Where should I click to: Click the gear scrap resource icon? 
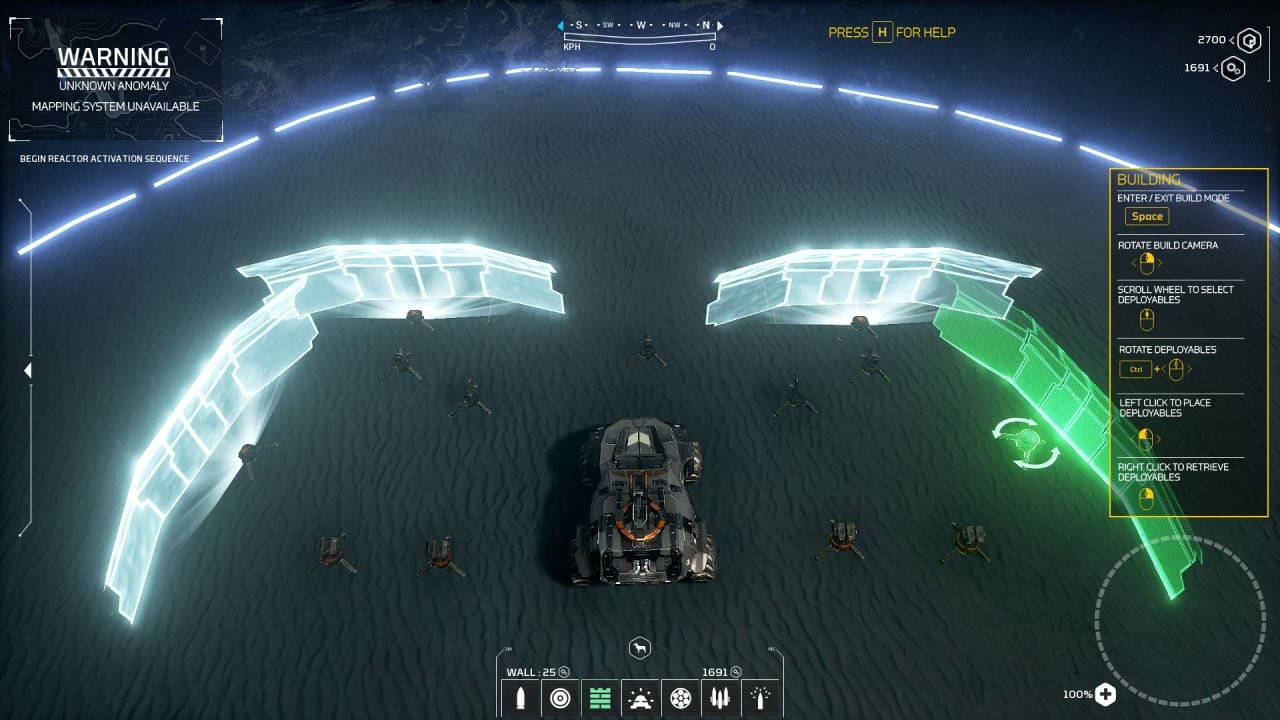pyautogui.click(x=1234, y=68)
